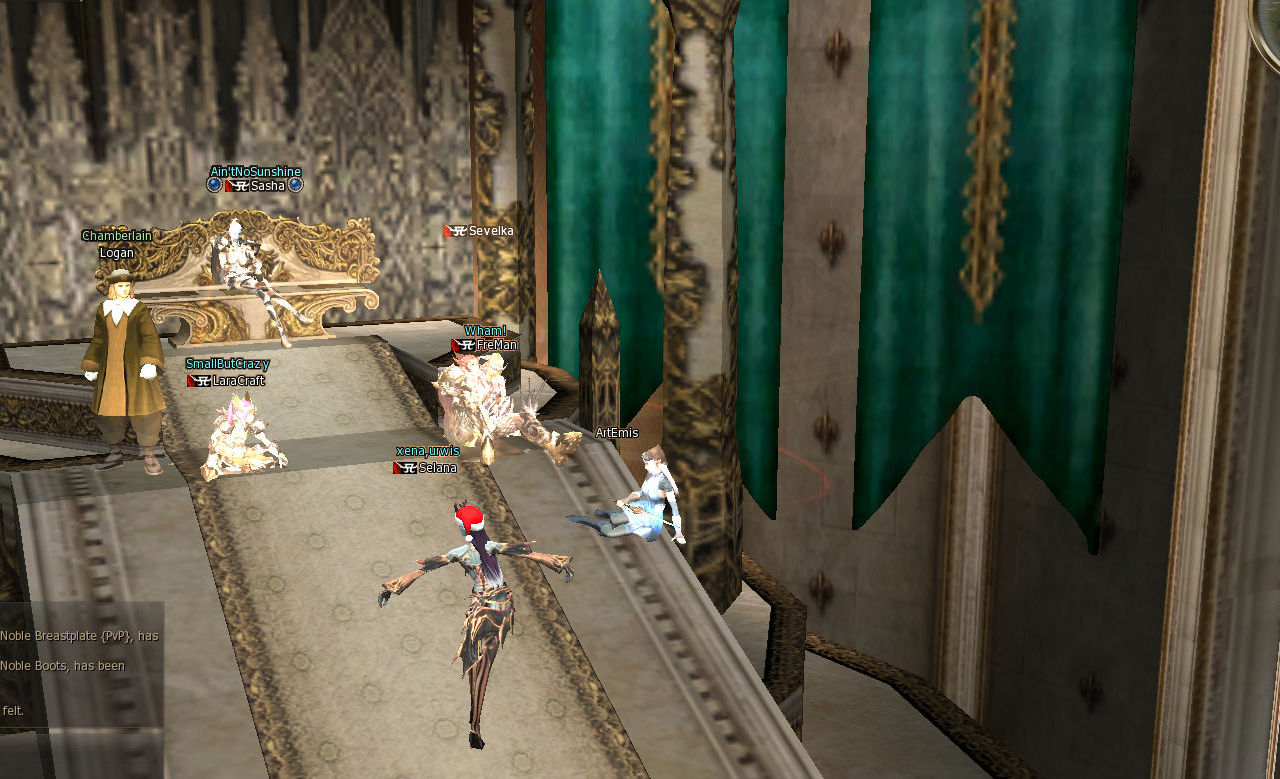Click the Wham! title above FreMan

point(487,328)
